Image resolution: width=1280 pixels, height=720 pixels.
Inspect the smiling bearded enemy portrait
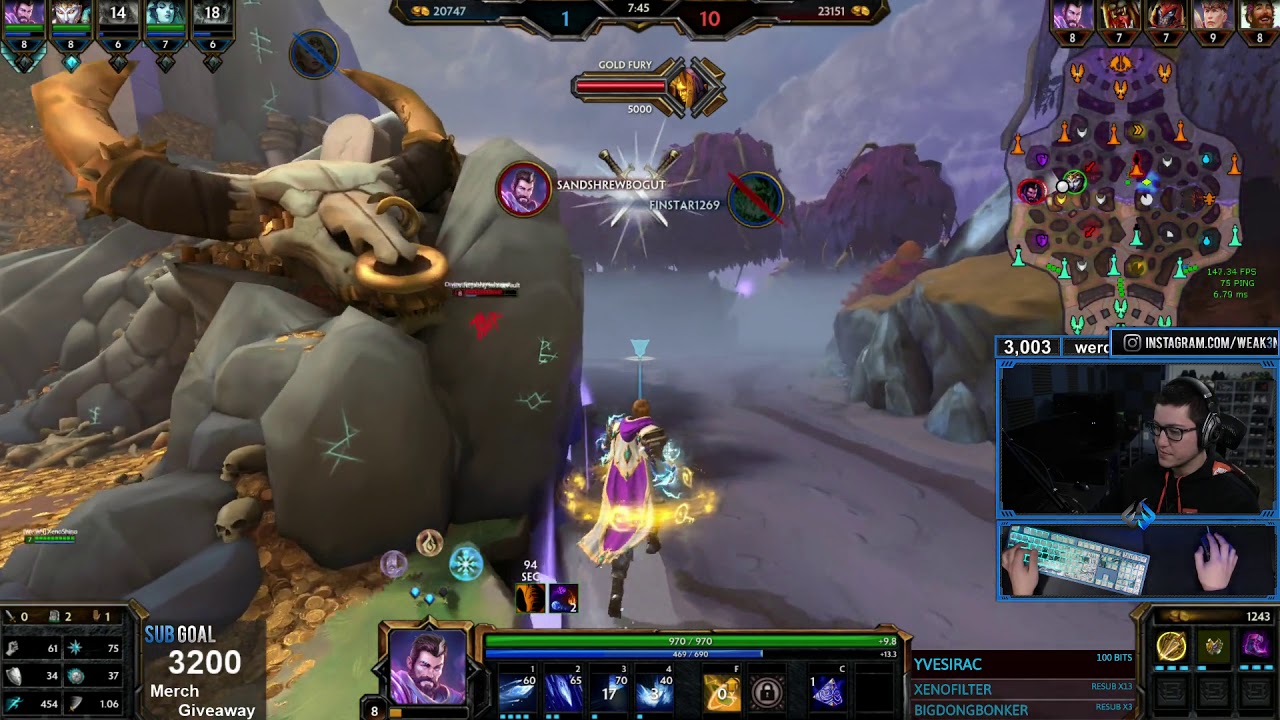pos(1259,16)
